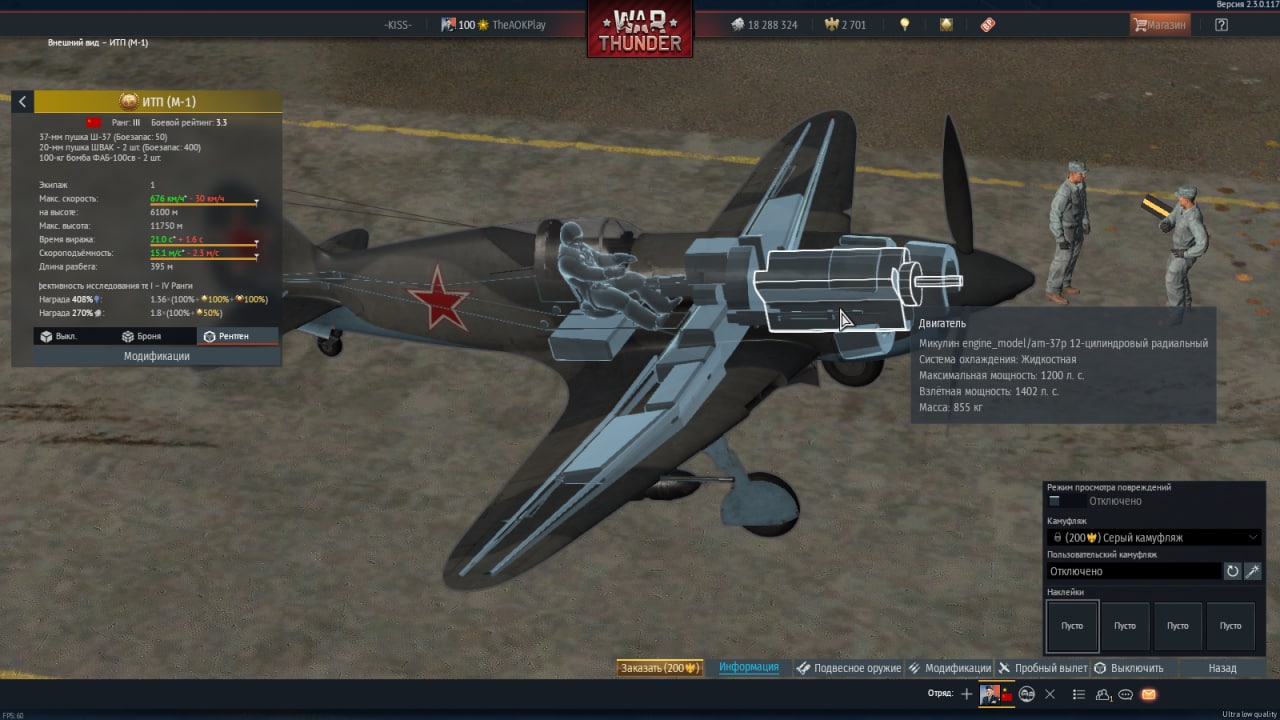The height and width of the screenshot is (720, 1280).
Task: Add a squad member with the plus icon
Action: click(x=966, y=694)
